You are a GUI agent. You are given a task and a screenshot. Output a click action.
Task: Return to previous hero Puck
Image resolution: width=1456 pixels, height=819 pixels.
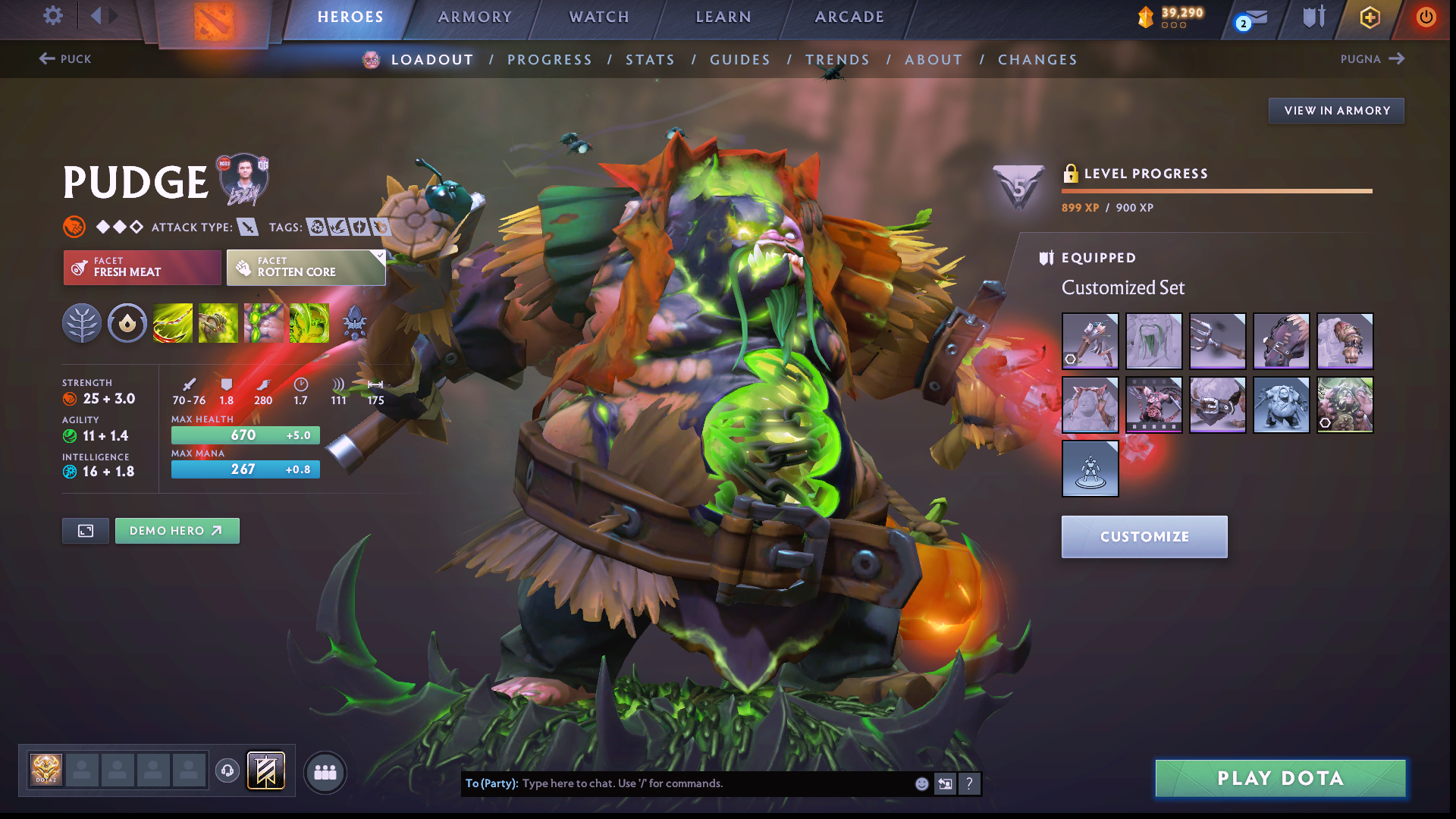coord(65,59)
